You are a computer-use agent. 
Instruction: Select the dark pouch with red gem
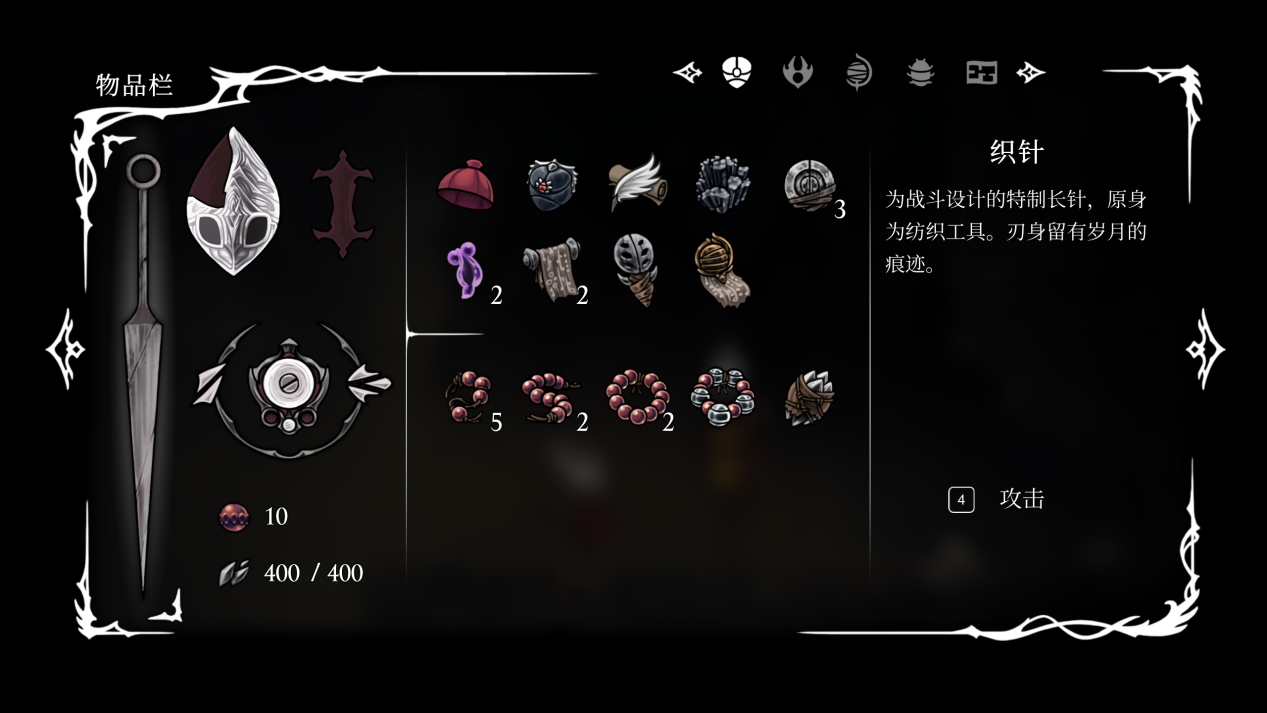point(552,186)
